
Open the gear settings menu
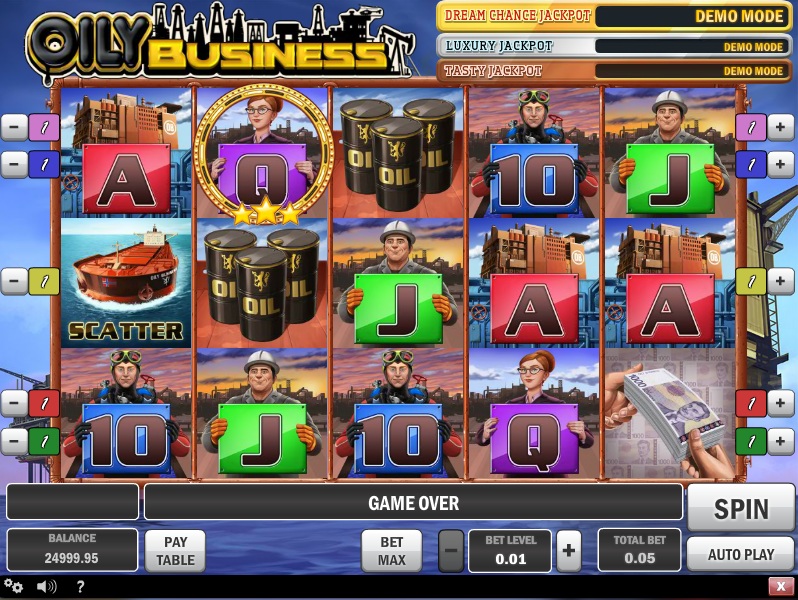(x=14, y=587)
